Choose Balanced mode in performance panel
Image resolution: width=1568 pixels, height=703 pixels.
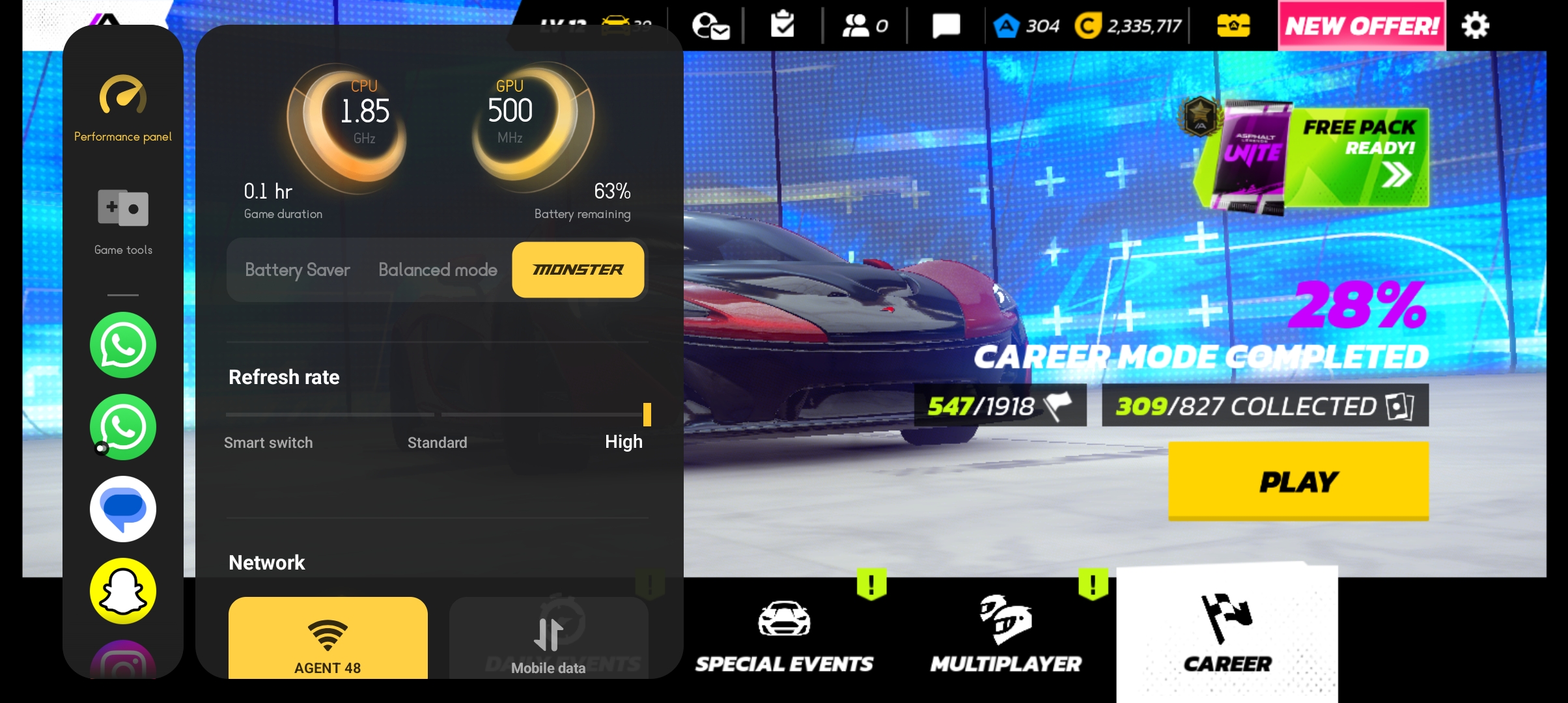438,269
